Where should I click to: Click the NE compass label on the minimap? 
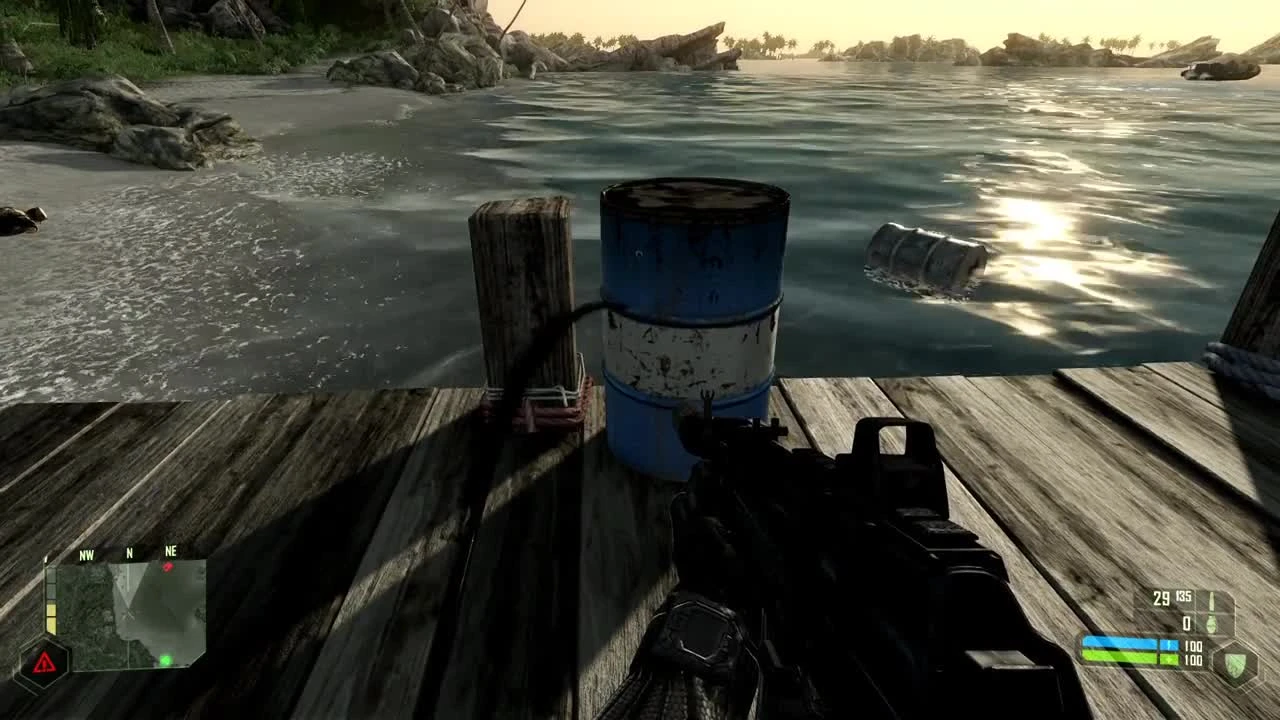pyautogui.click(x=172, y=550)
